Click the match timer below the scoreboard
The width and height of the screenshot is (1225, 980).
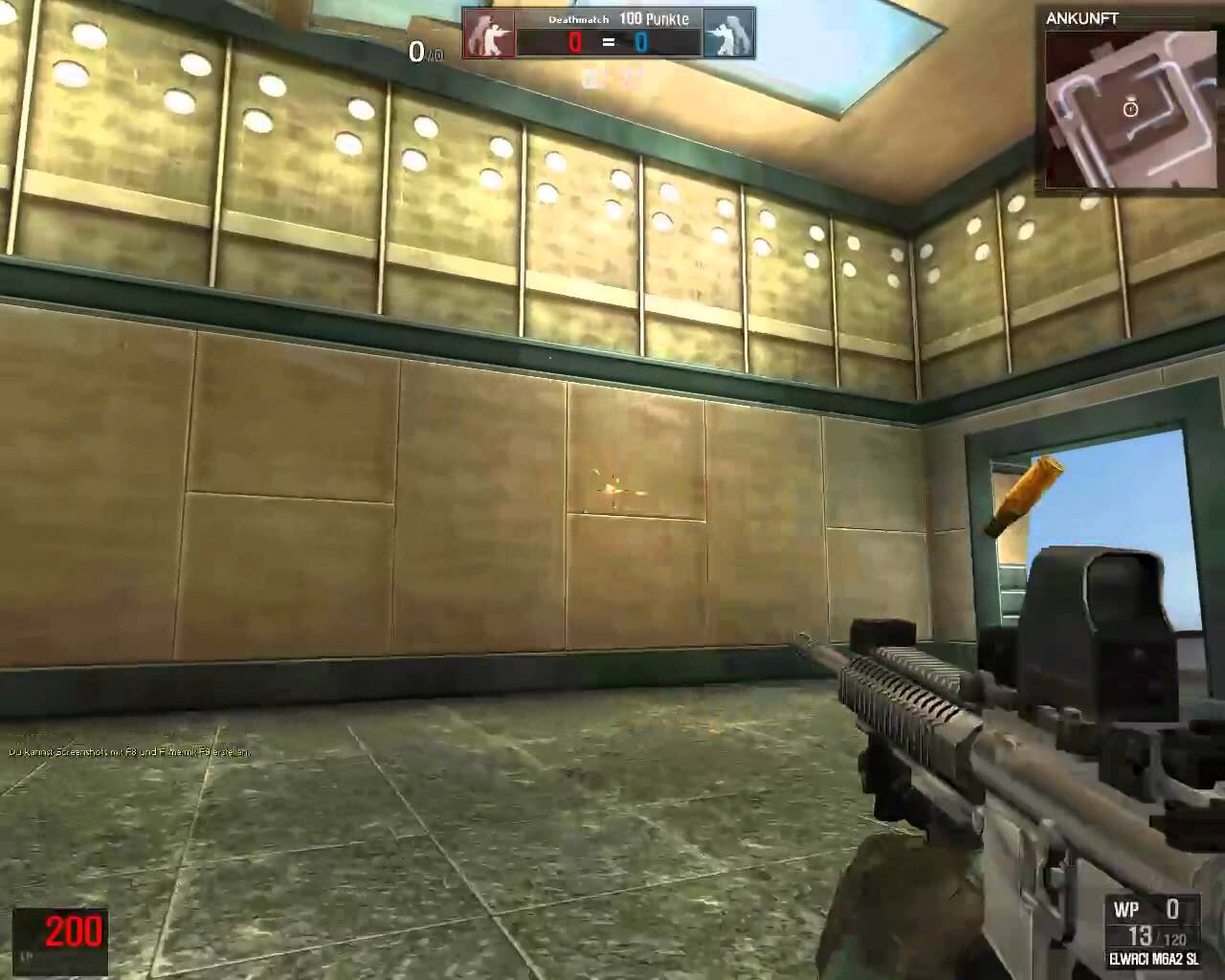tap(603, 75)
